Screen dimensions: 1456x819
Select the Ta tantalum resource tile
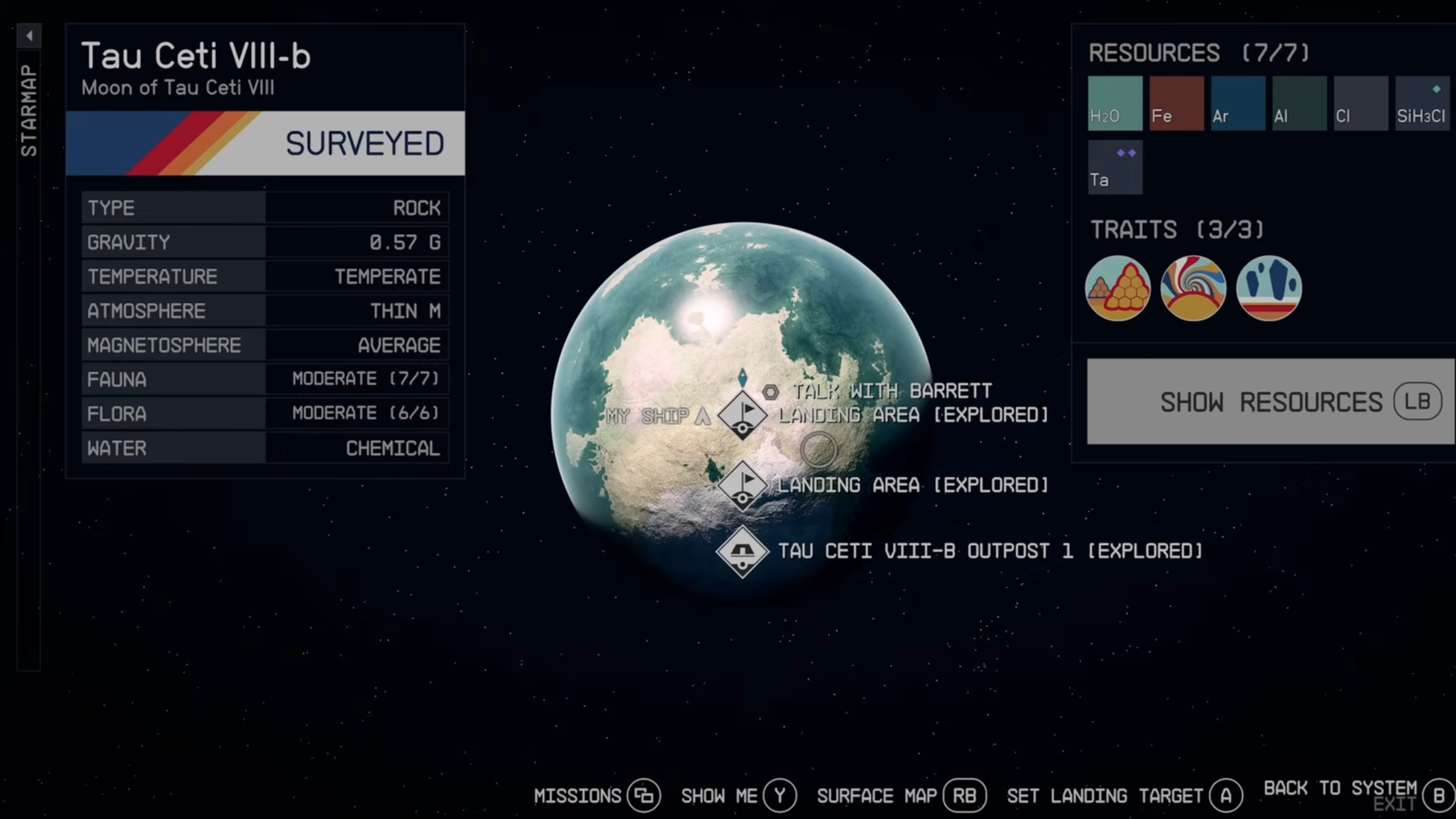pyautogui.click(x=1115, y=167)
